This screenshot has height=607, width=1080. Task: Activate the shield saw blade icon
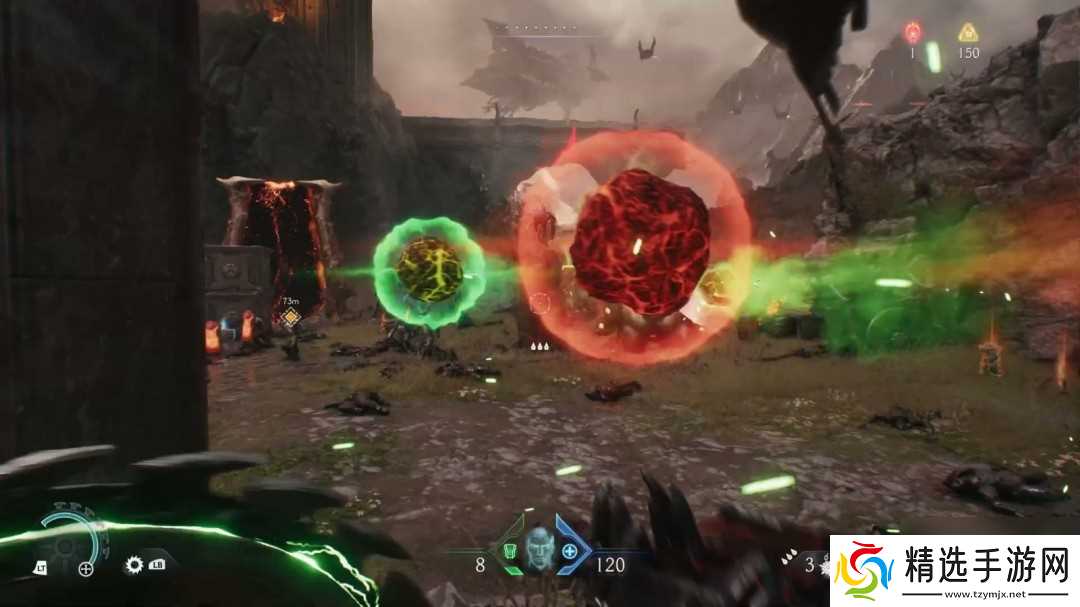coord(134,565)
